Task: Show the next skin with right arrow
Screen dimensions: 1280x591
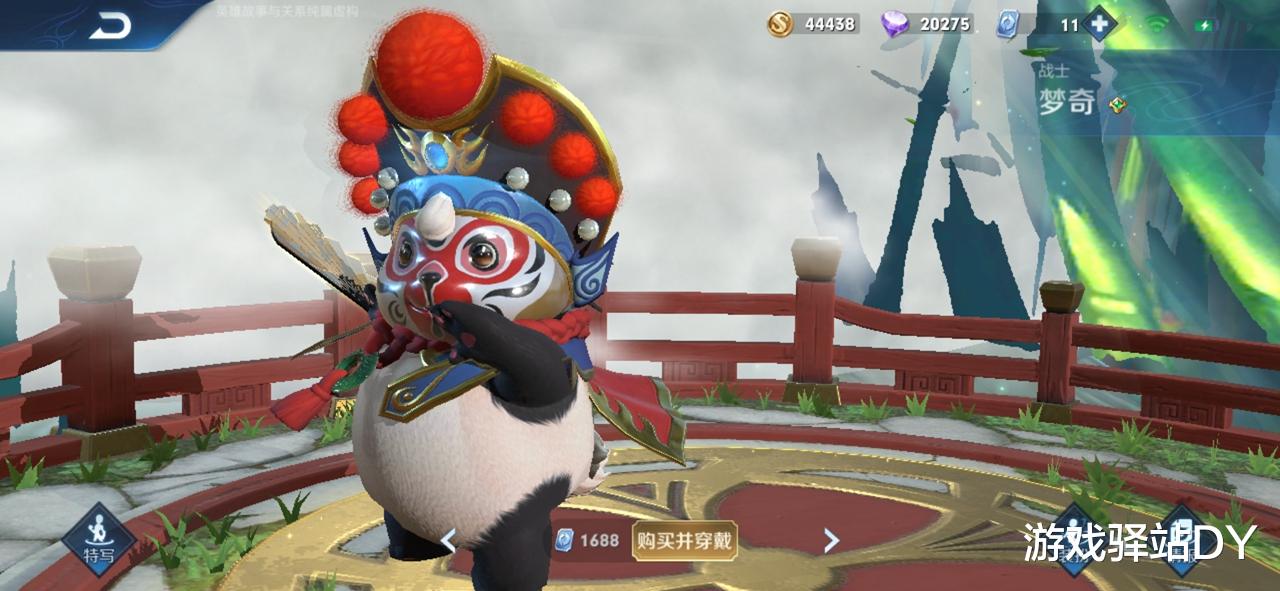Action: 830,541
